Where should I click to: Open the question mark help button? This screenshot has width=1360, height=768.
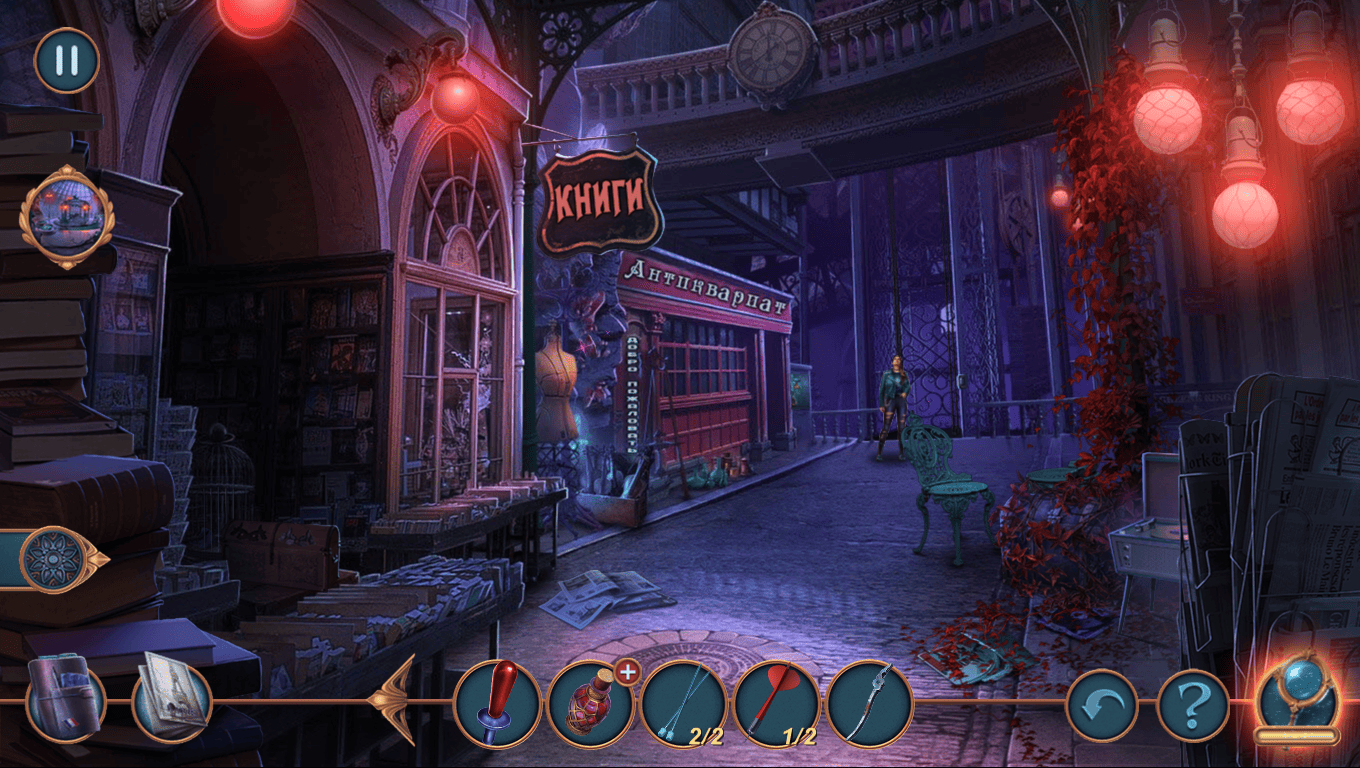(1192, 705)
